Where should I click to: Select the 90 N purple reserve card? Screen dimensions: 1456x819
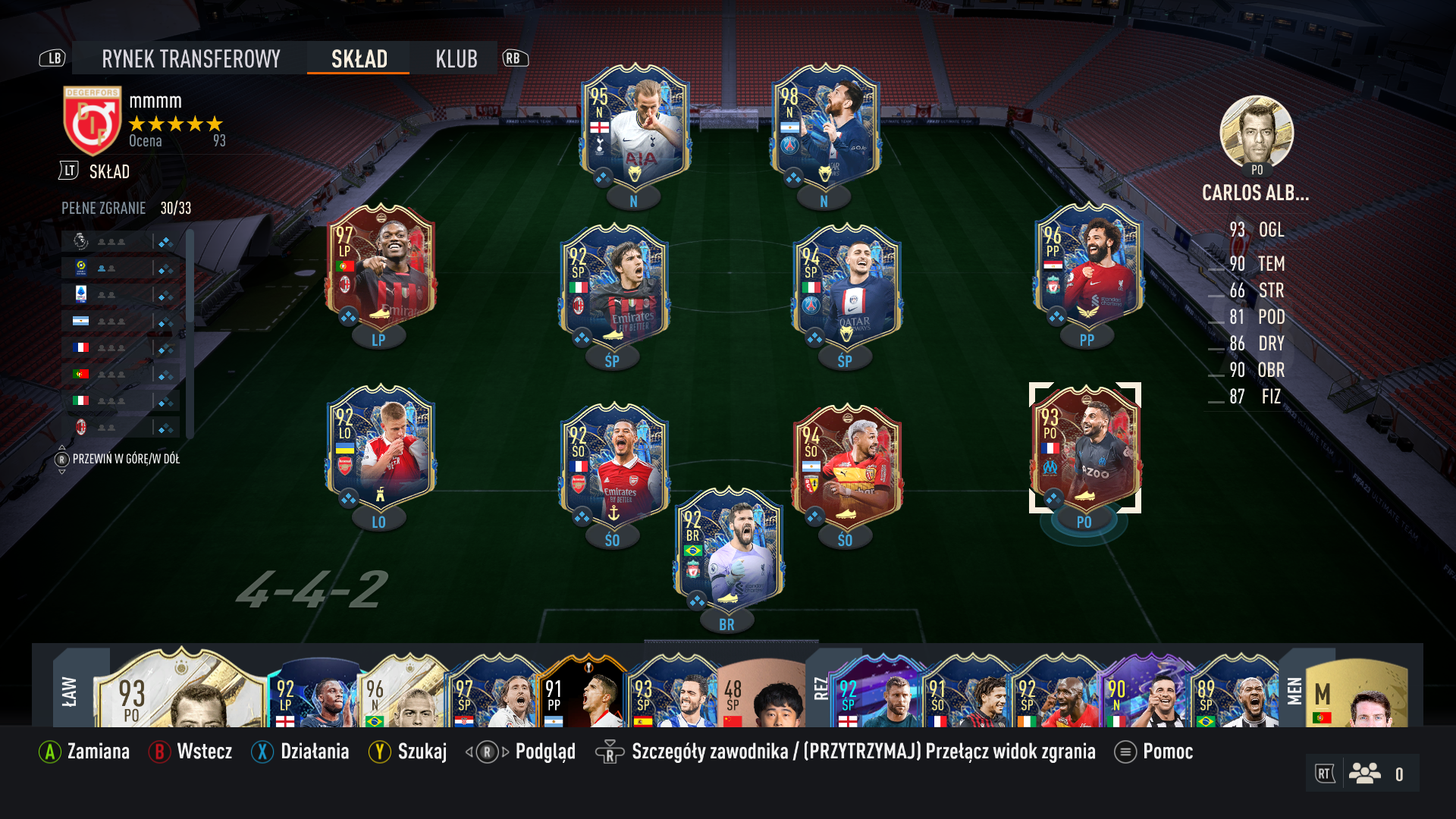point(1144,692)
